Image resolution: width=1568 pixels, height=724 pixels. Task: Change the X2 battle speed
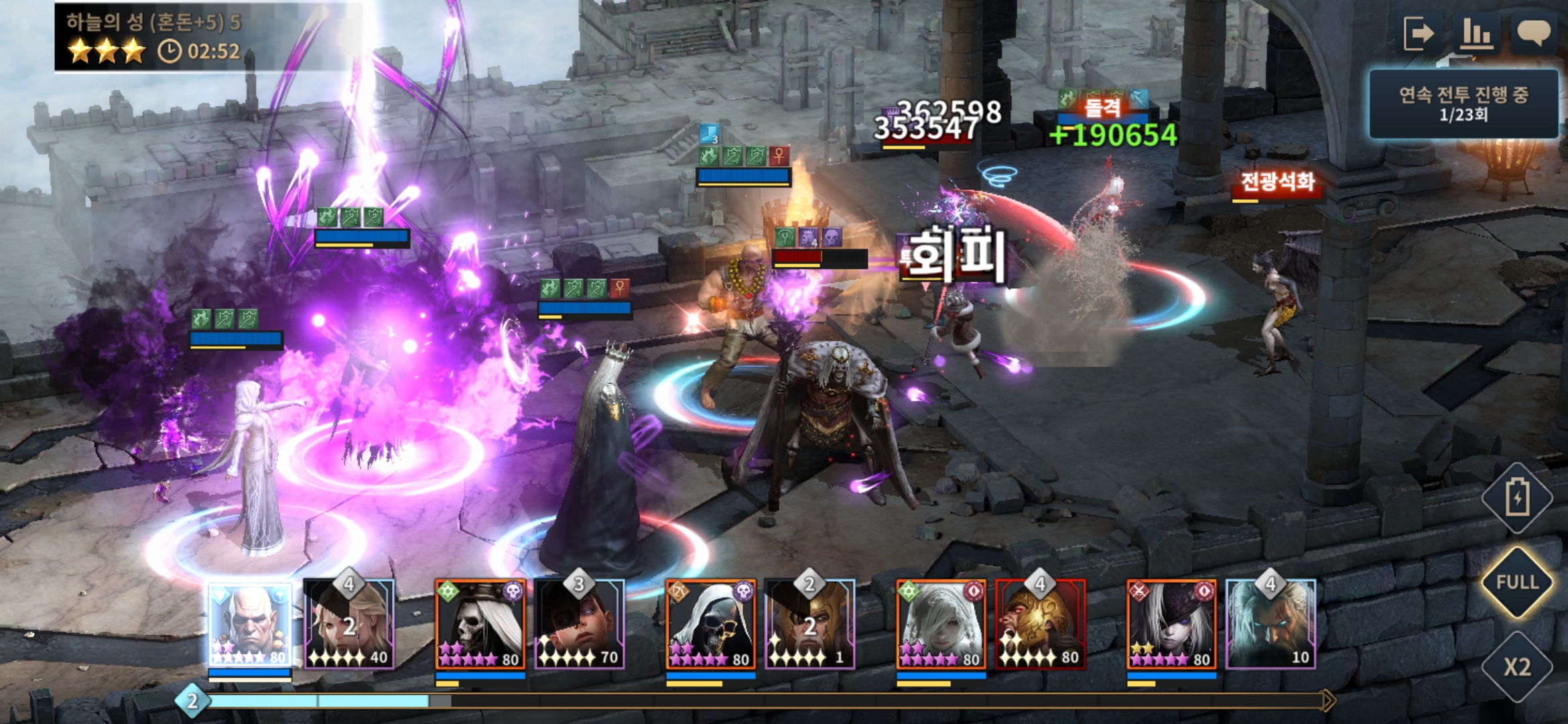pos(1517,666)
